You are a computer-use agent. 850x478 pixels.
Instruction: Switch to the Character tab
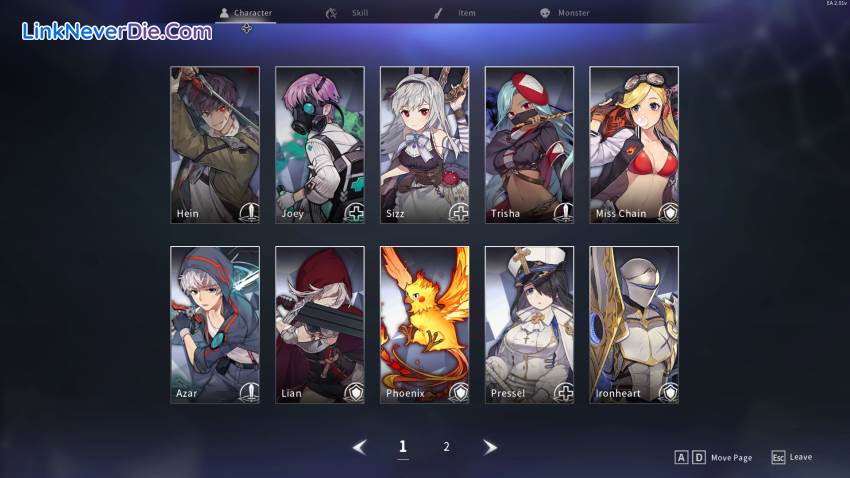246,13
